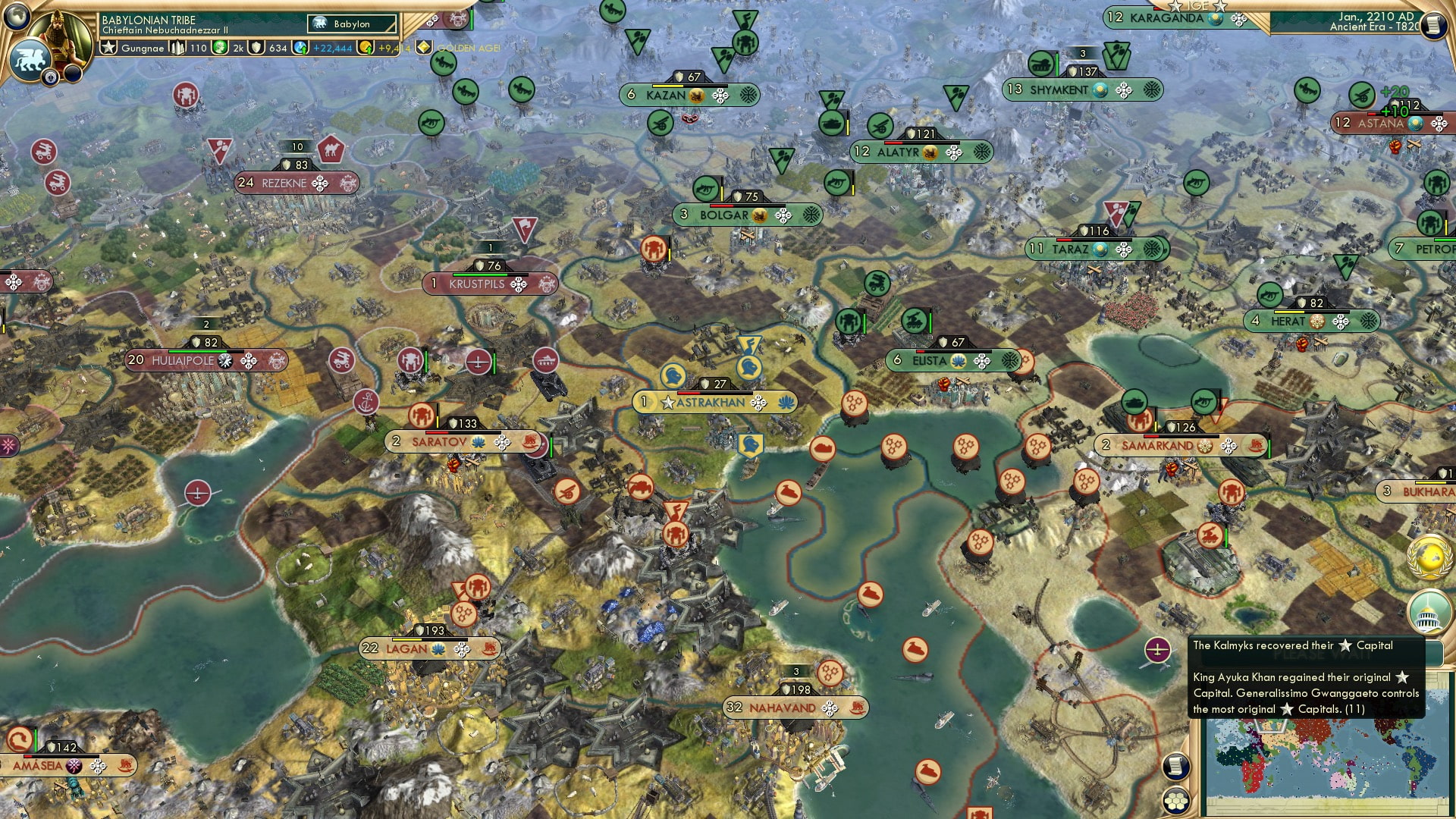This screenshot has width=1456, height=819.
Task: Open the notification log scroll beside the minimap
Action: point(1175,767)
